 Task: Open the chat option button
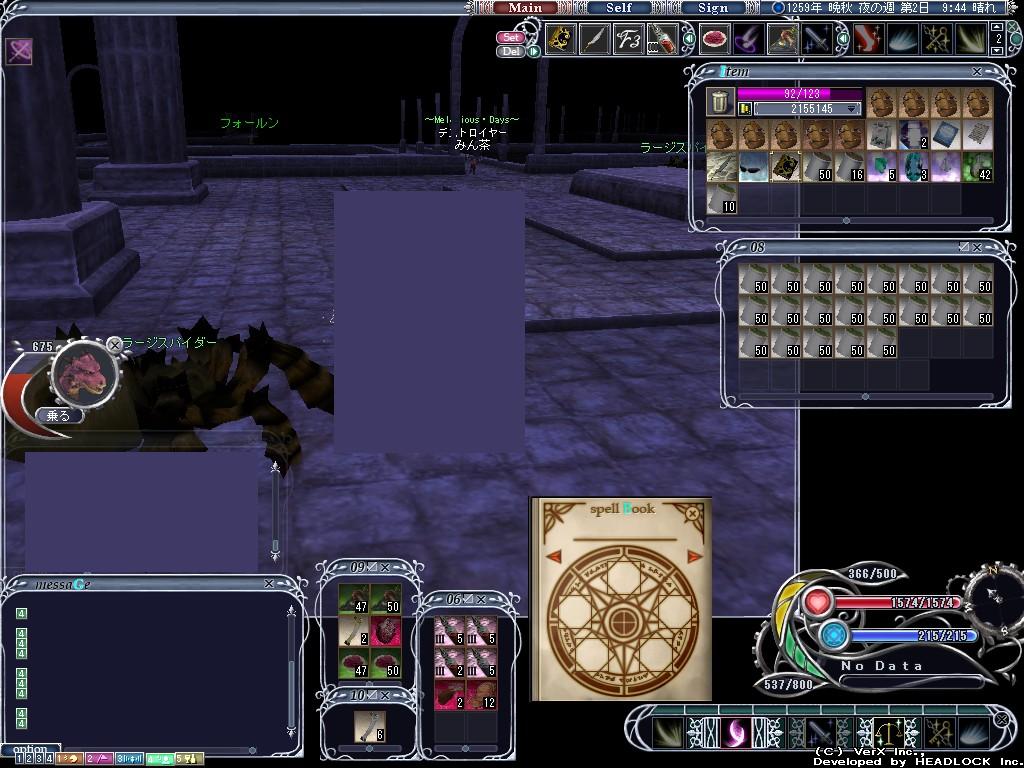30,749
